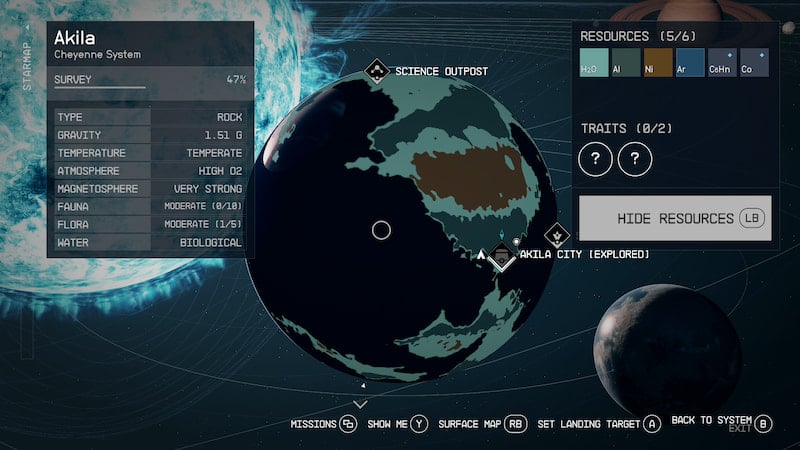Select the Science Outpost map marker
Image resolution: width=800 pixels, height=450 pixels.
[377, 71]
